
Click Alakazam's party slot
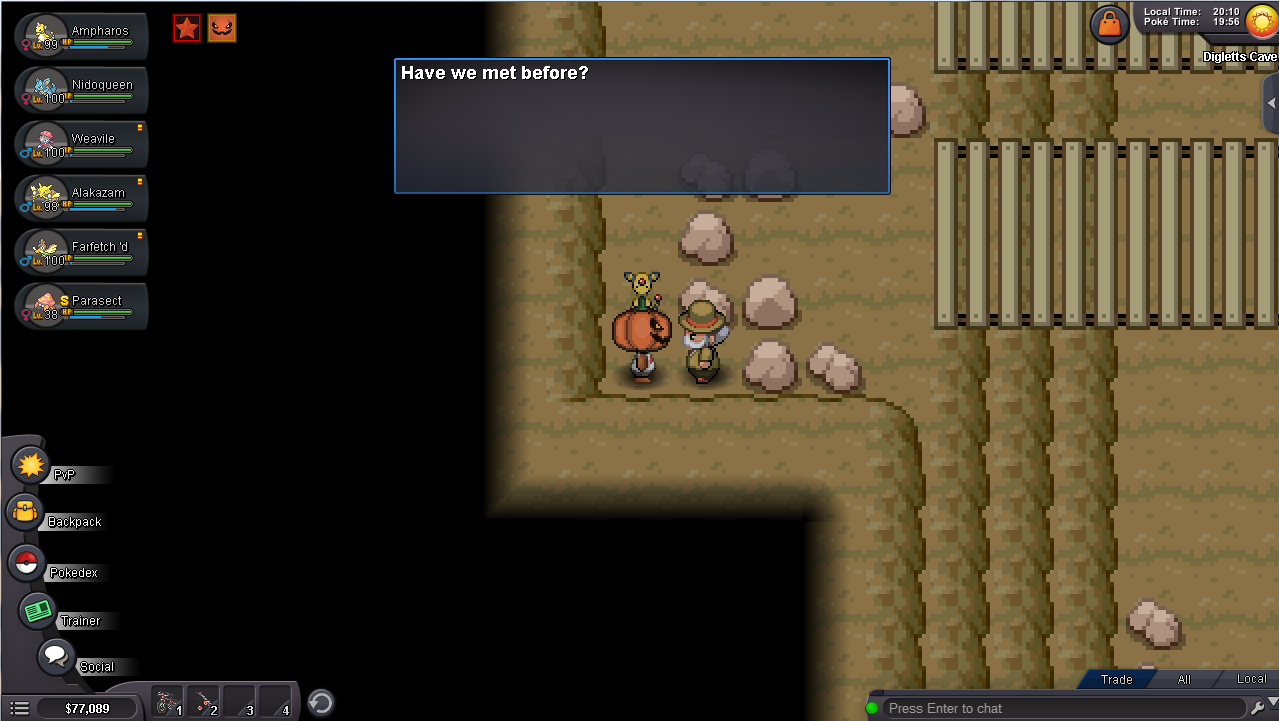pyautogui.click(x=82, y=197)
